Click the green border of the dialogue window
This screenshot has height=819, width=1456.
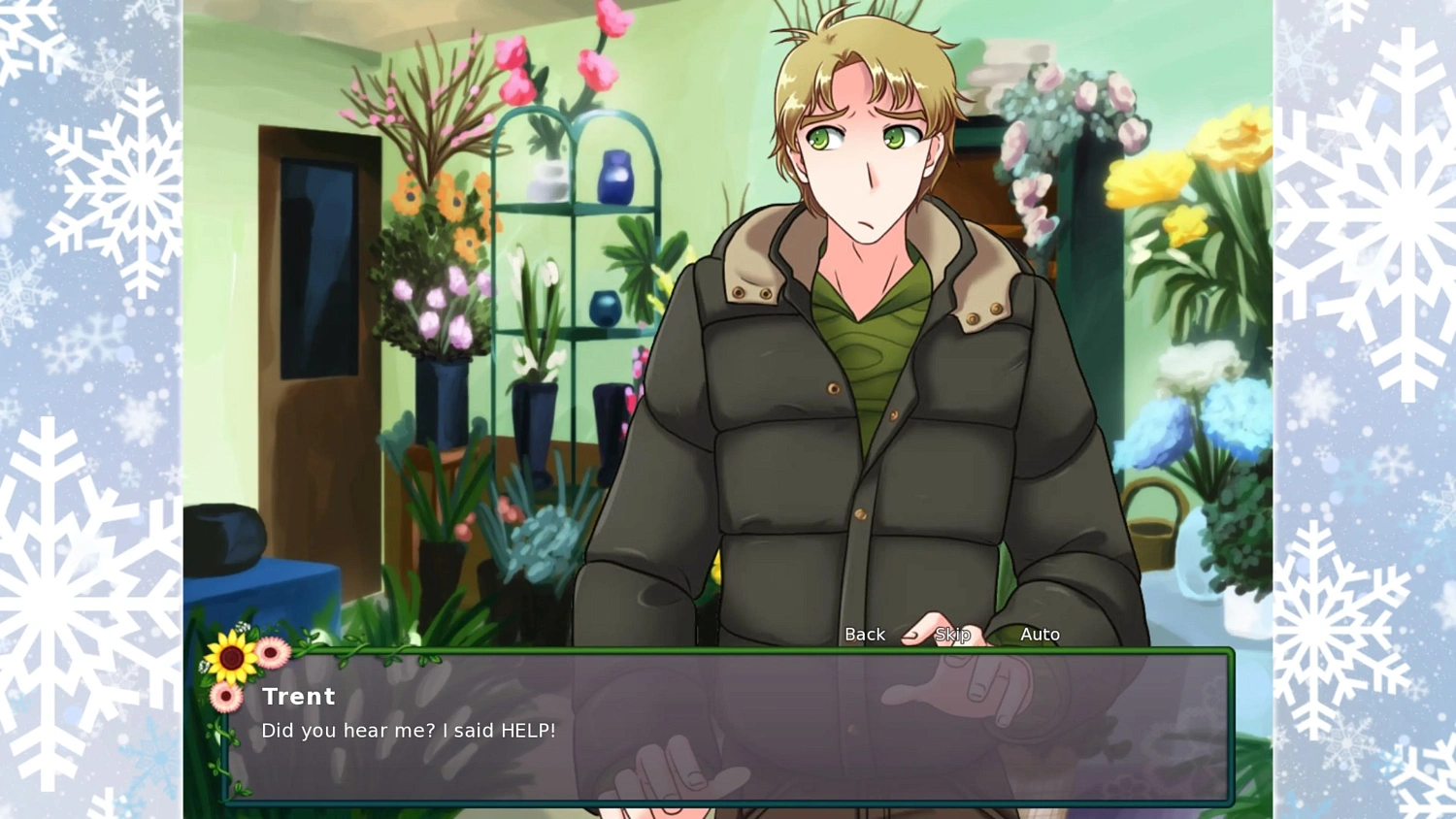coord(728,650)
